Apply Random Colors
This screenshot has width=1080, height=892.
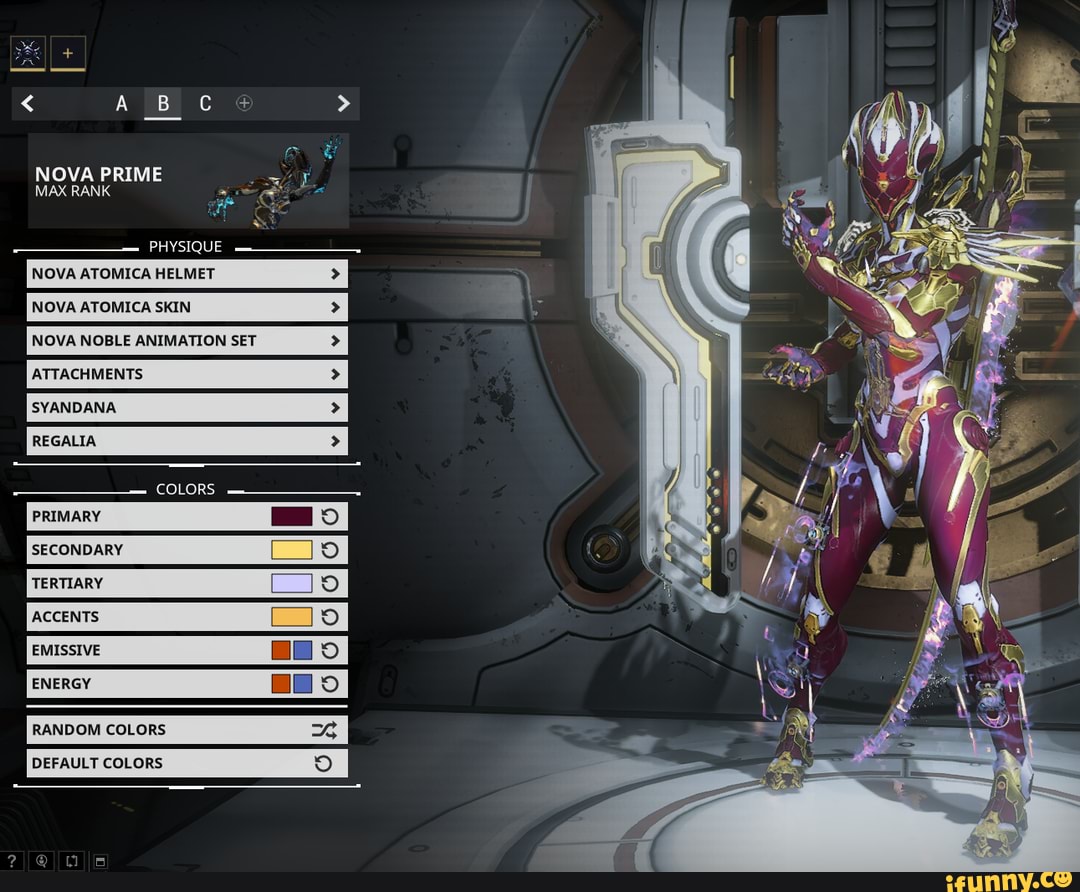click(x=187, y=730)
